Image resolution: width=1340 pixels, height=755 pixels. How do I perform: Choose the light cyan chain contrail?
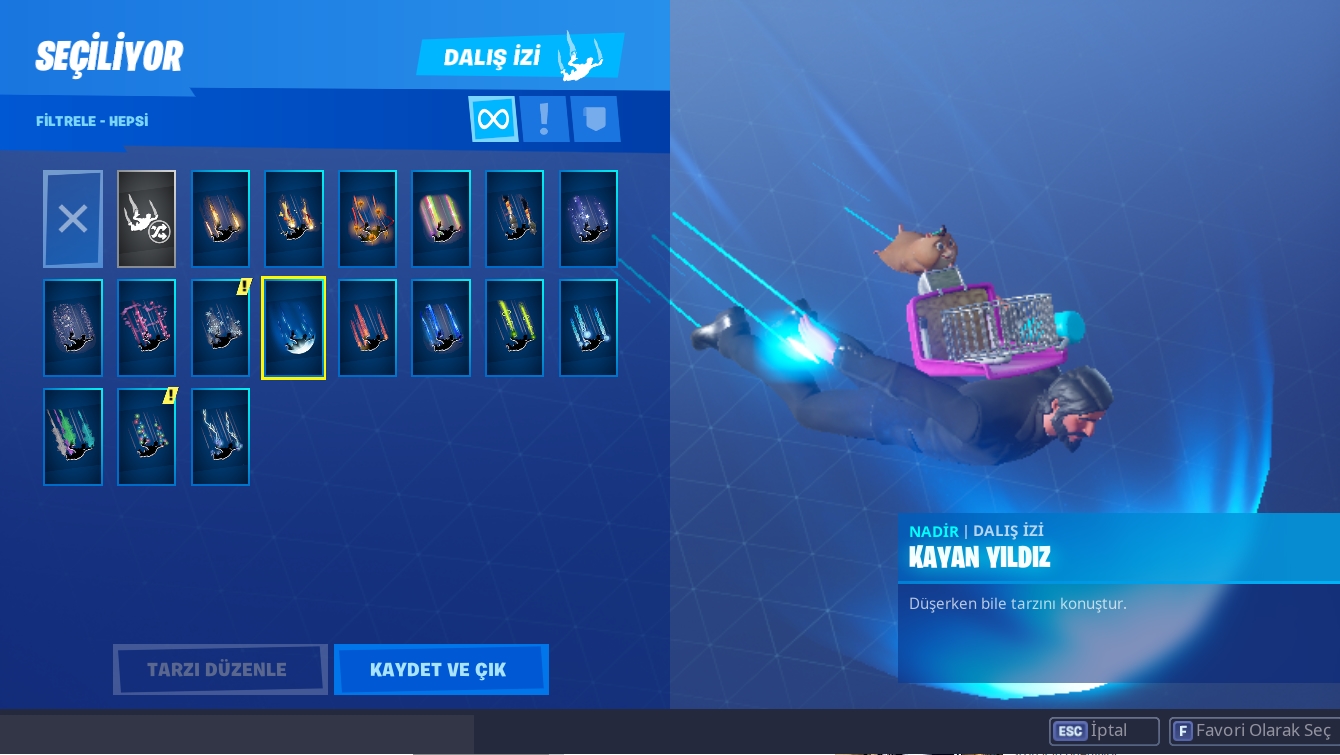coord(588,329)
